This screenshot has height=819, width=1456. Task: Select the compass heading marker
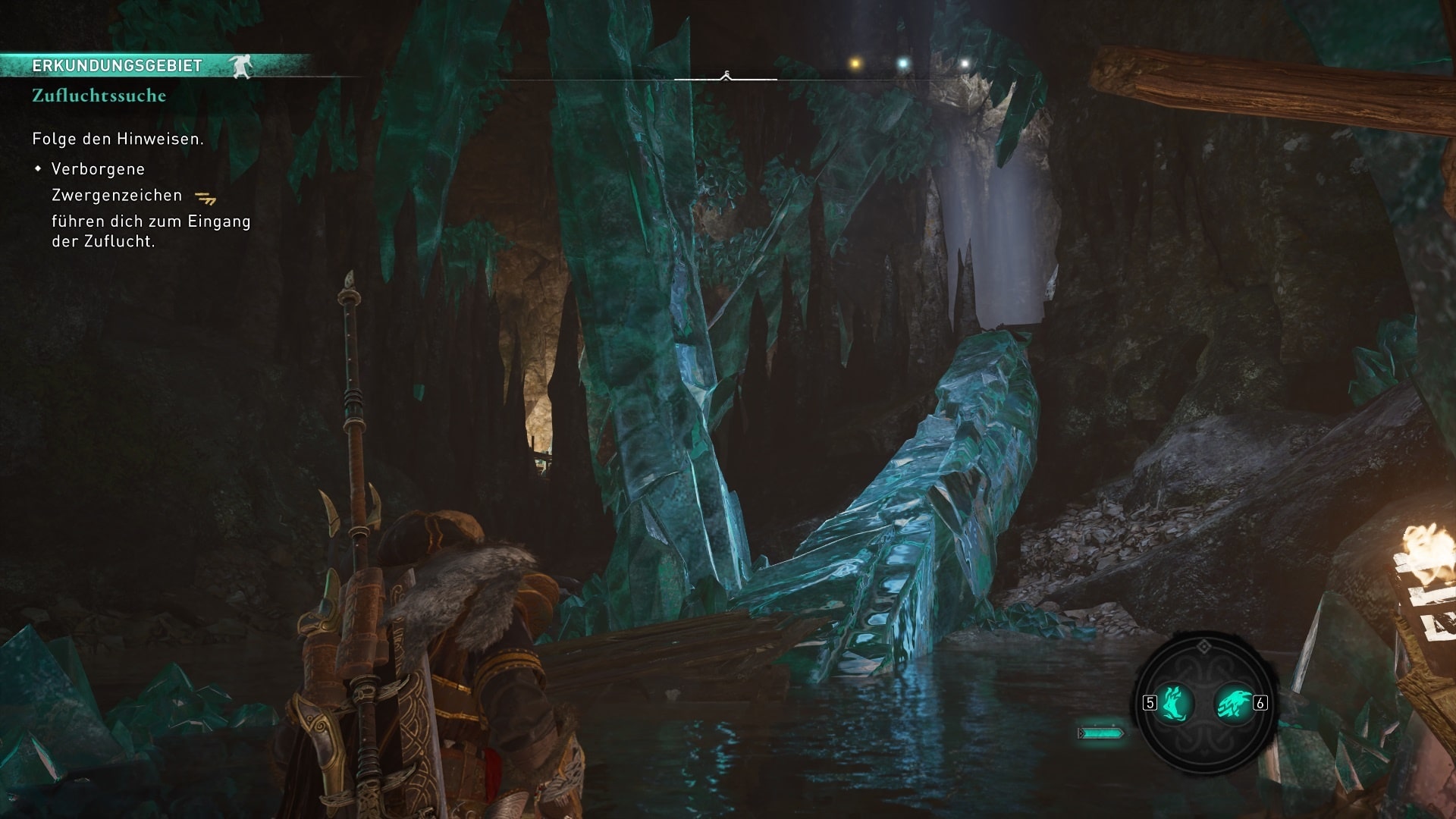coord(726,75)
